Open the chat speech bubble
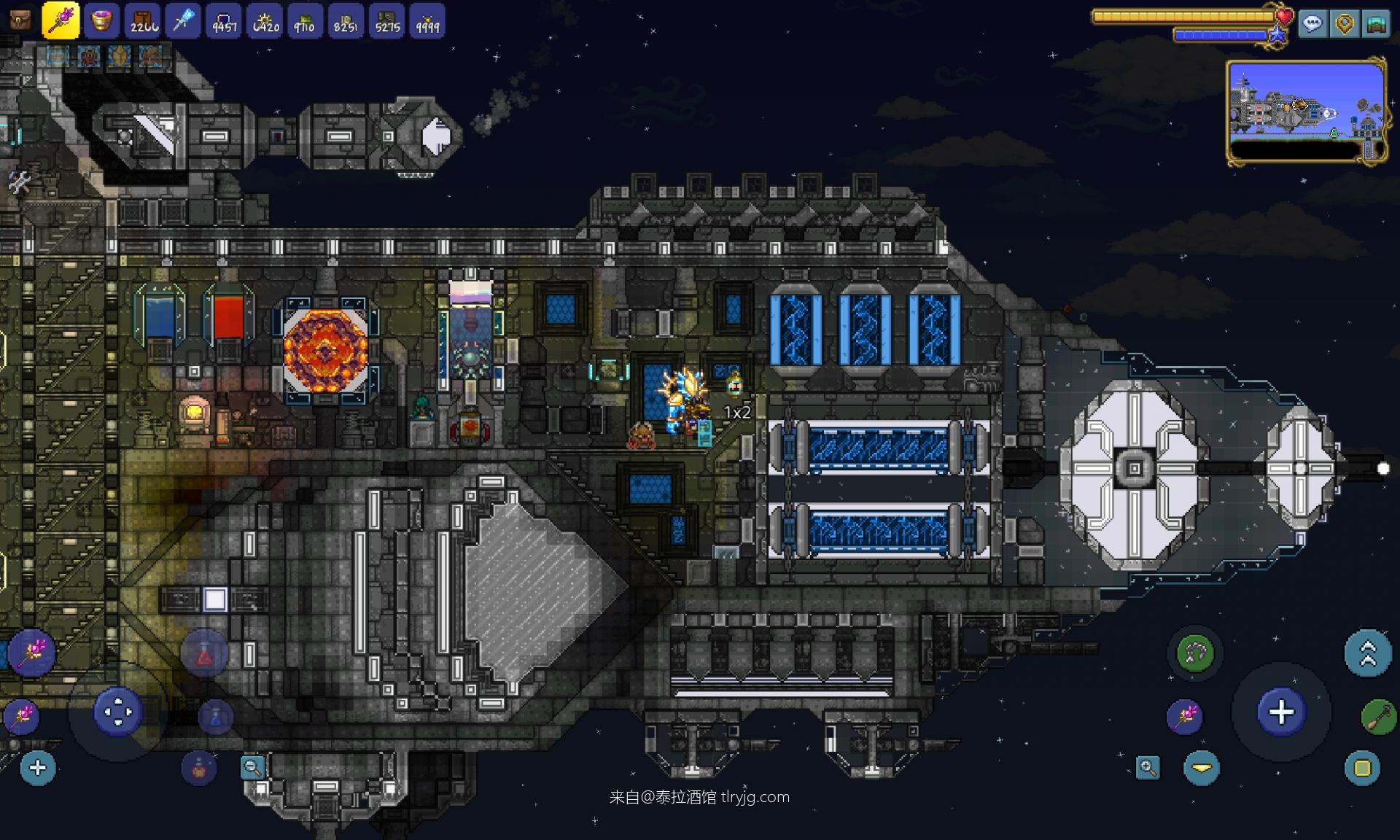The height and width of the screenshot is (840, 1400). click(x=1312, y=24)
